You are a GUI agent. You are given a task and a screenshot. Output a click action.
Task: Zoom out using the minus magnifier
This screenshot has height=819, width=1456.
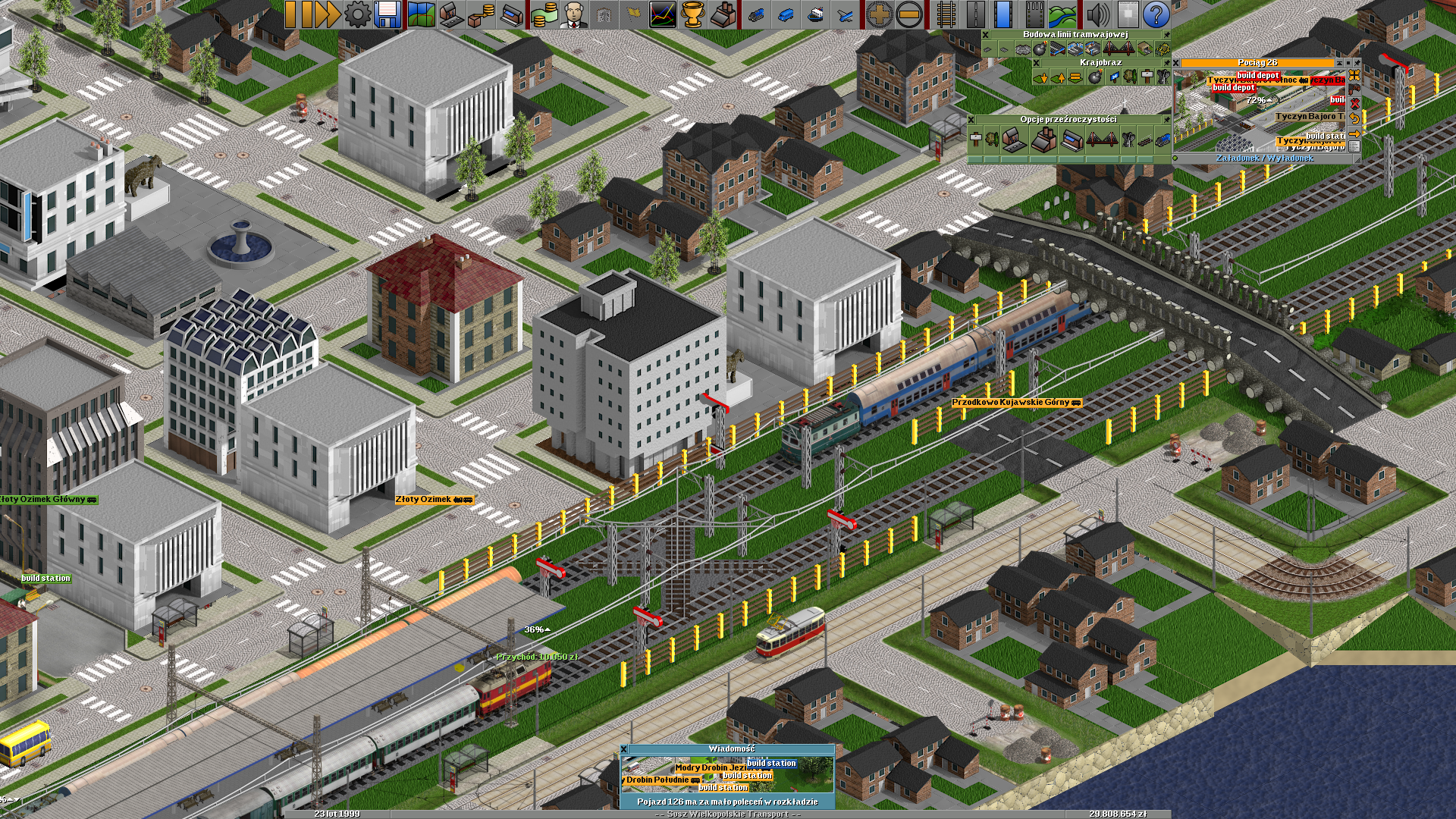(909, 14)
